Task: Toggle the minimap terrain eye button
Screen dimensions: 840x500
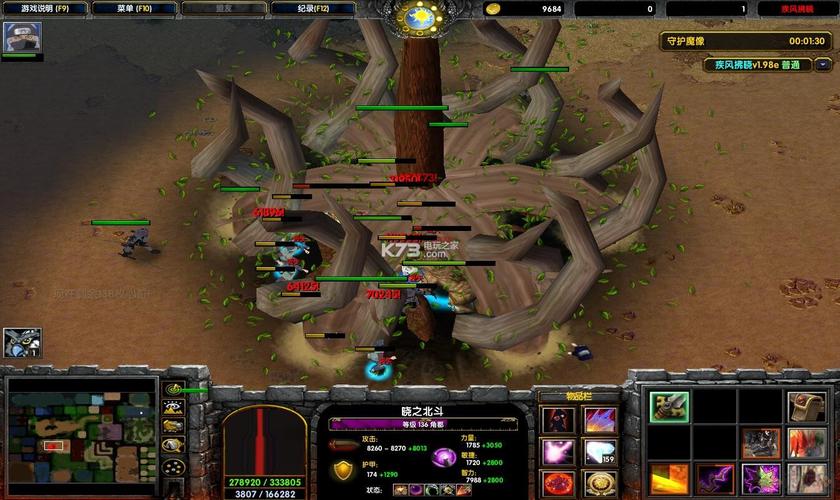Action: 173,408
